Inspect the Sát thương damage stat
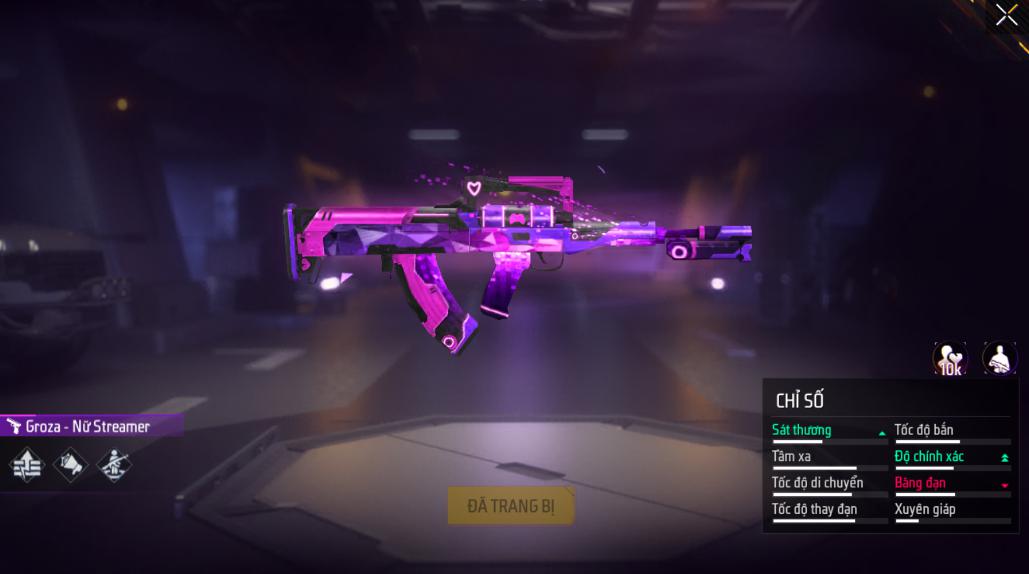 click(802, 431)
